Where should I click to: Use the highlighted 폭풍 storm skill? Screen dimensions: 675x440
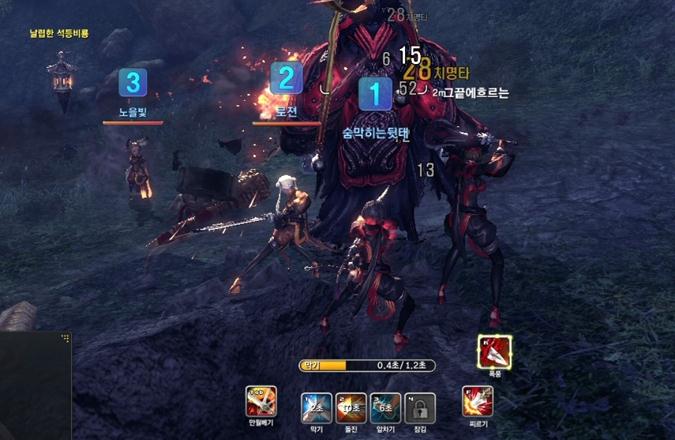coord(492,352)
